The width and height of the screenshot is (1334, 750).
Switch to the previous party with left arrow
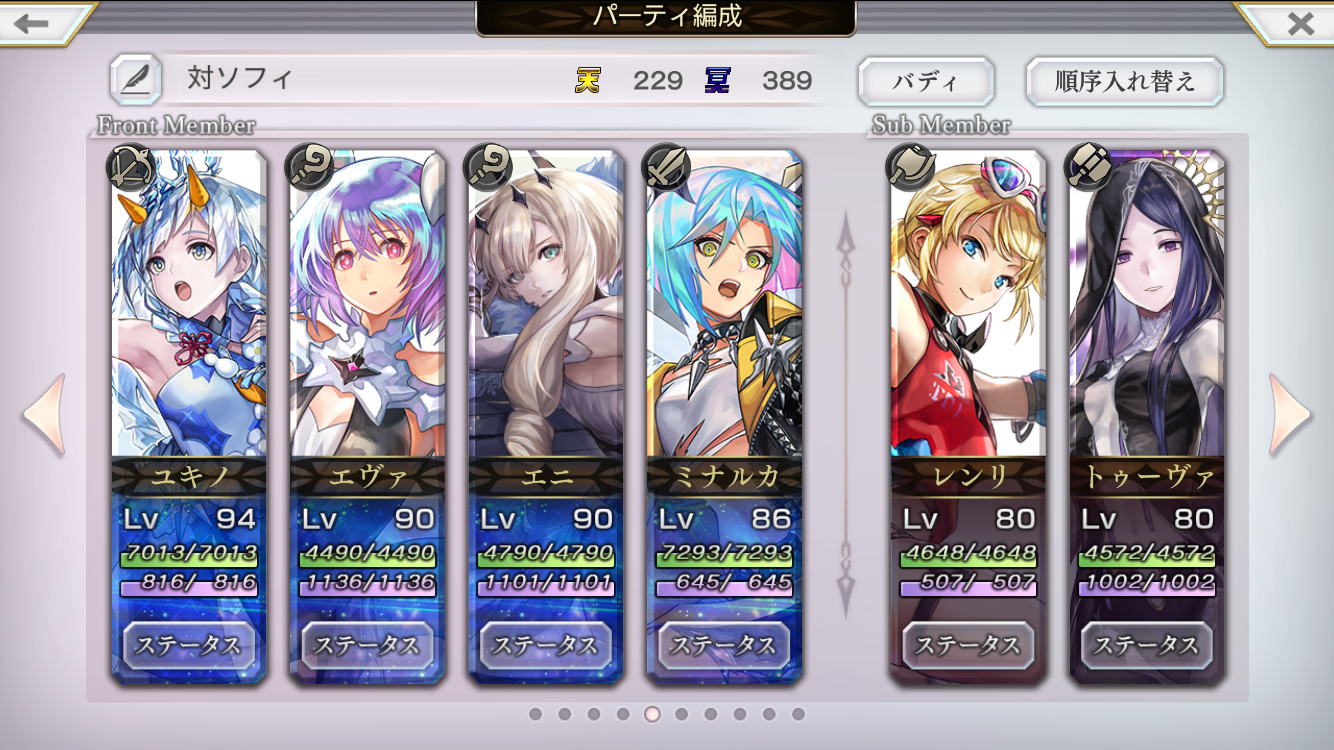pos(44,414)
